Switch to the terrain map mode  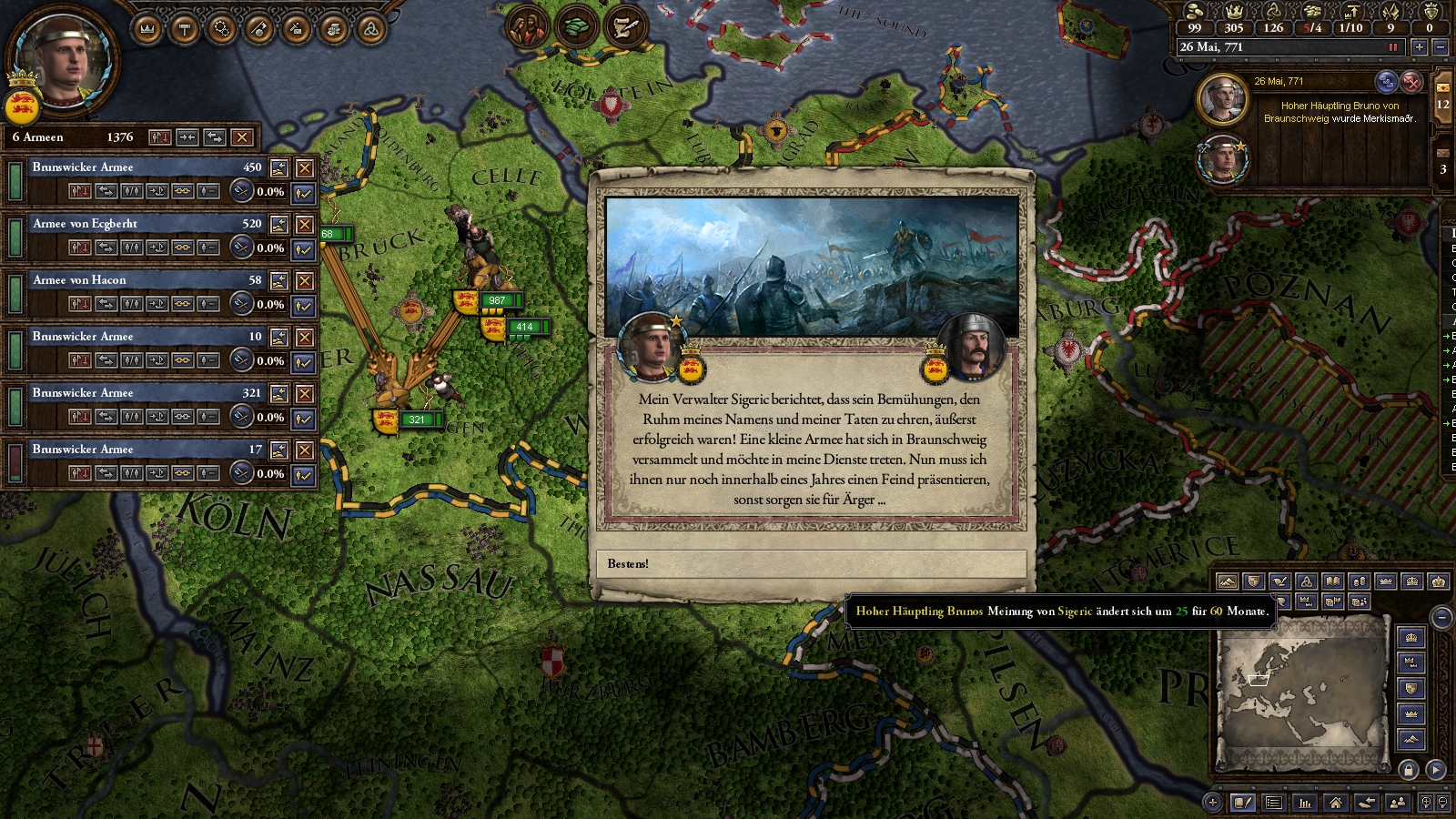click(1227, 581)
